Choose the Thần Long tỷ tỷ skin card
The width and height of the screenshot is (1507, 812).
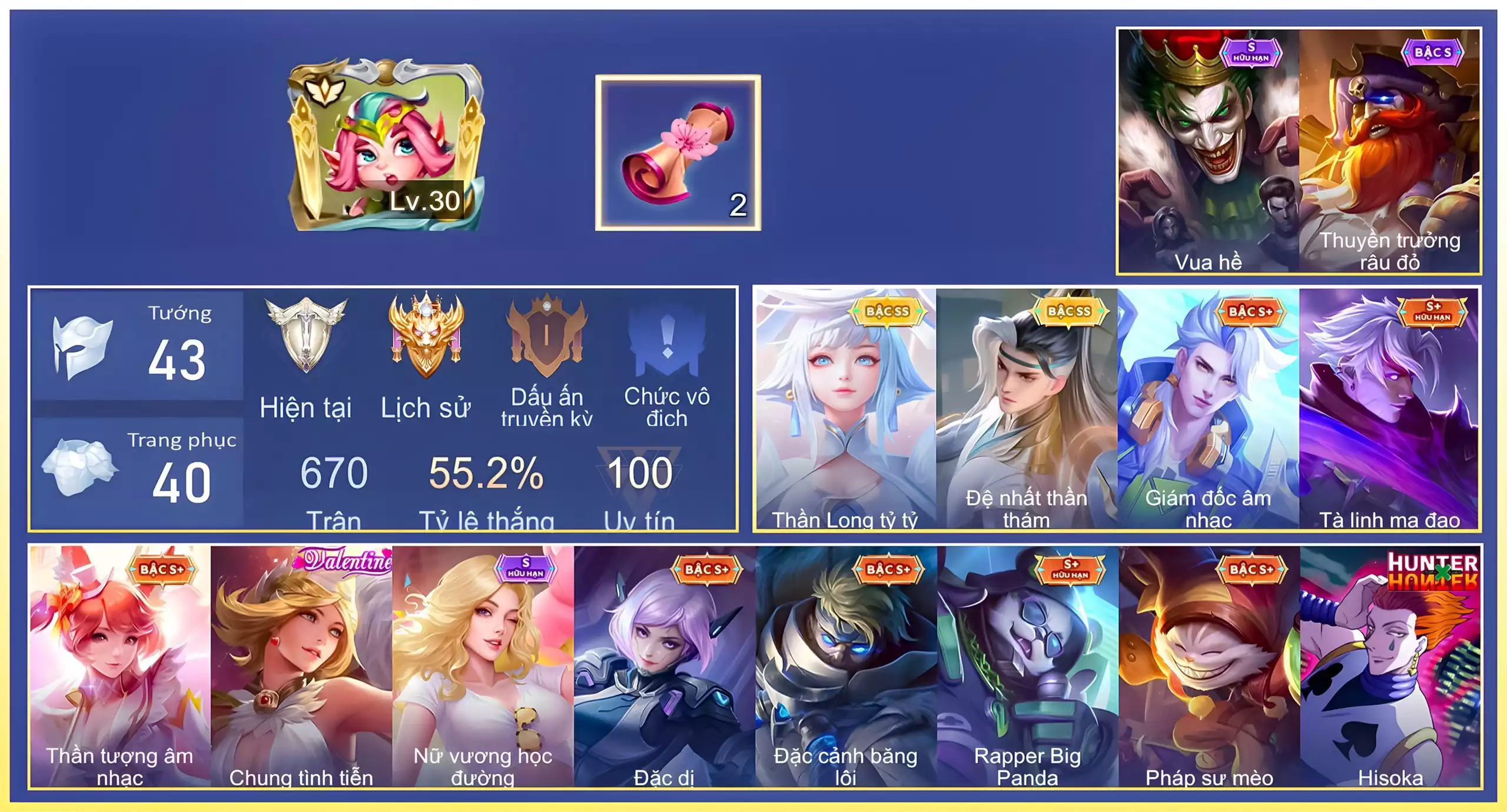845,408
